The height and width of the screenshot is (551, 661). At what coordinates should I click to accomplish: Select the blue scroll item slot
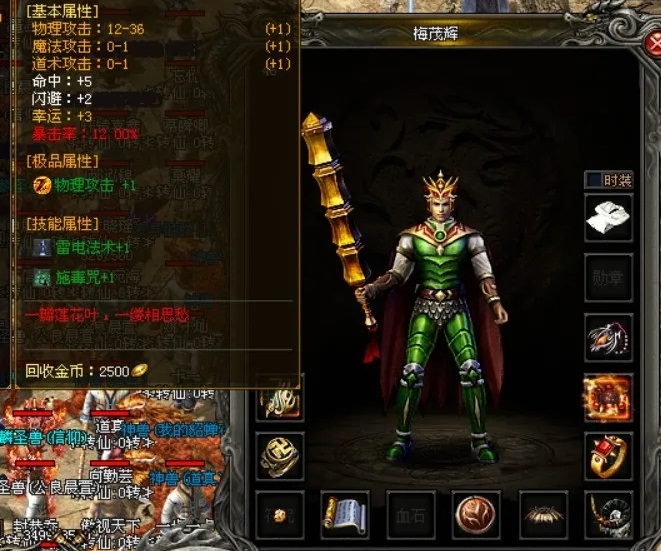tap(345, 515)
